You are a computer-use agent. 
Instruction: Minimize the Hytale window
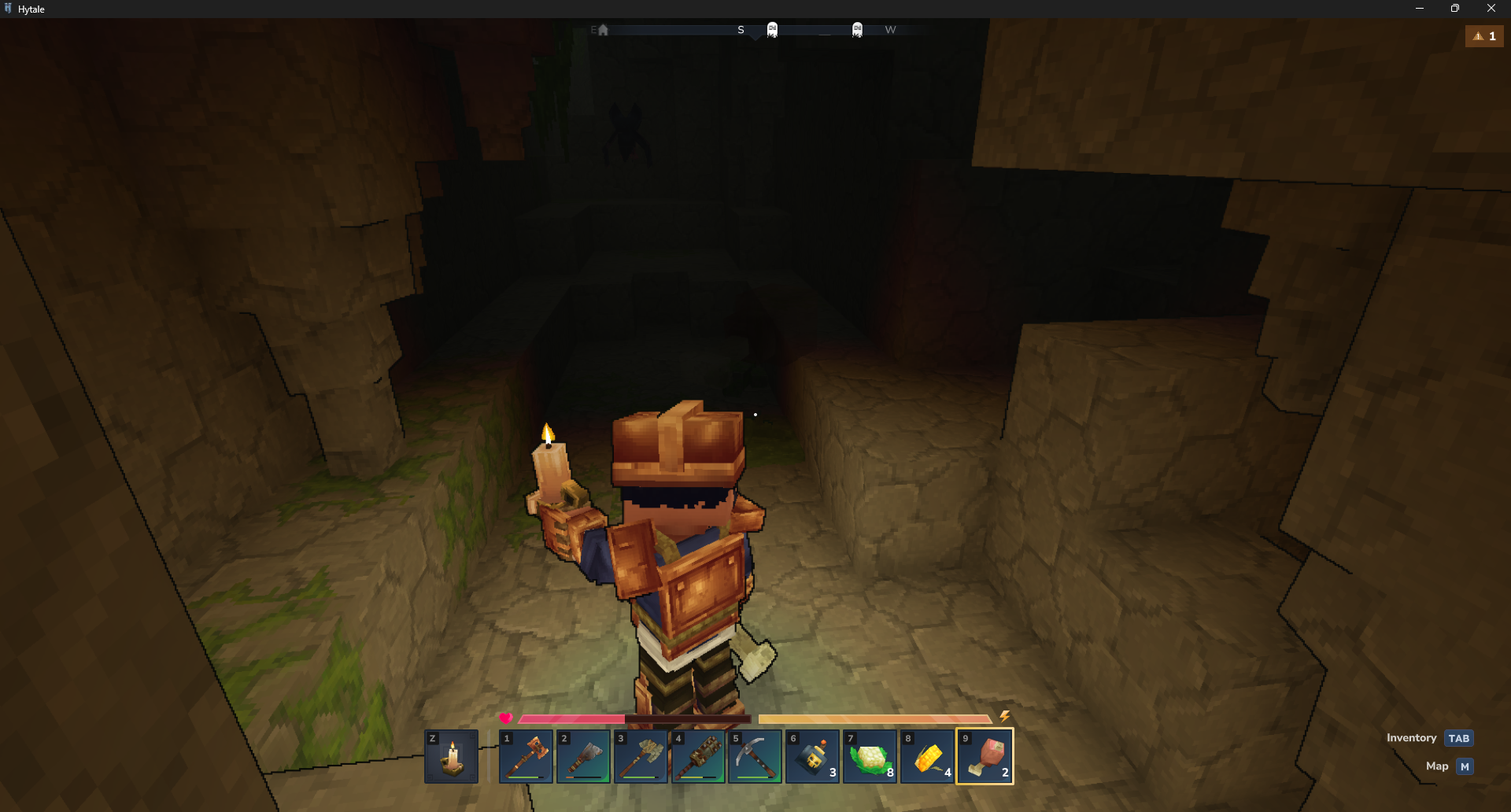1419,9
